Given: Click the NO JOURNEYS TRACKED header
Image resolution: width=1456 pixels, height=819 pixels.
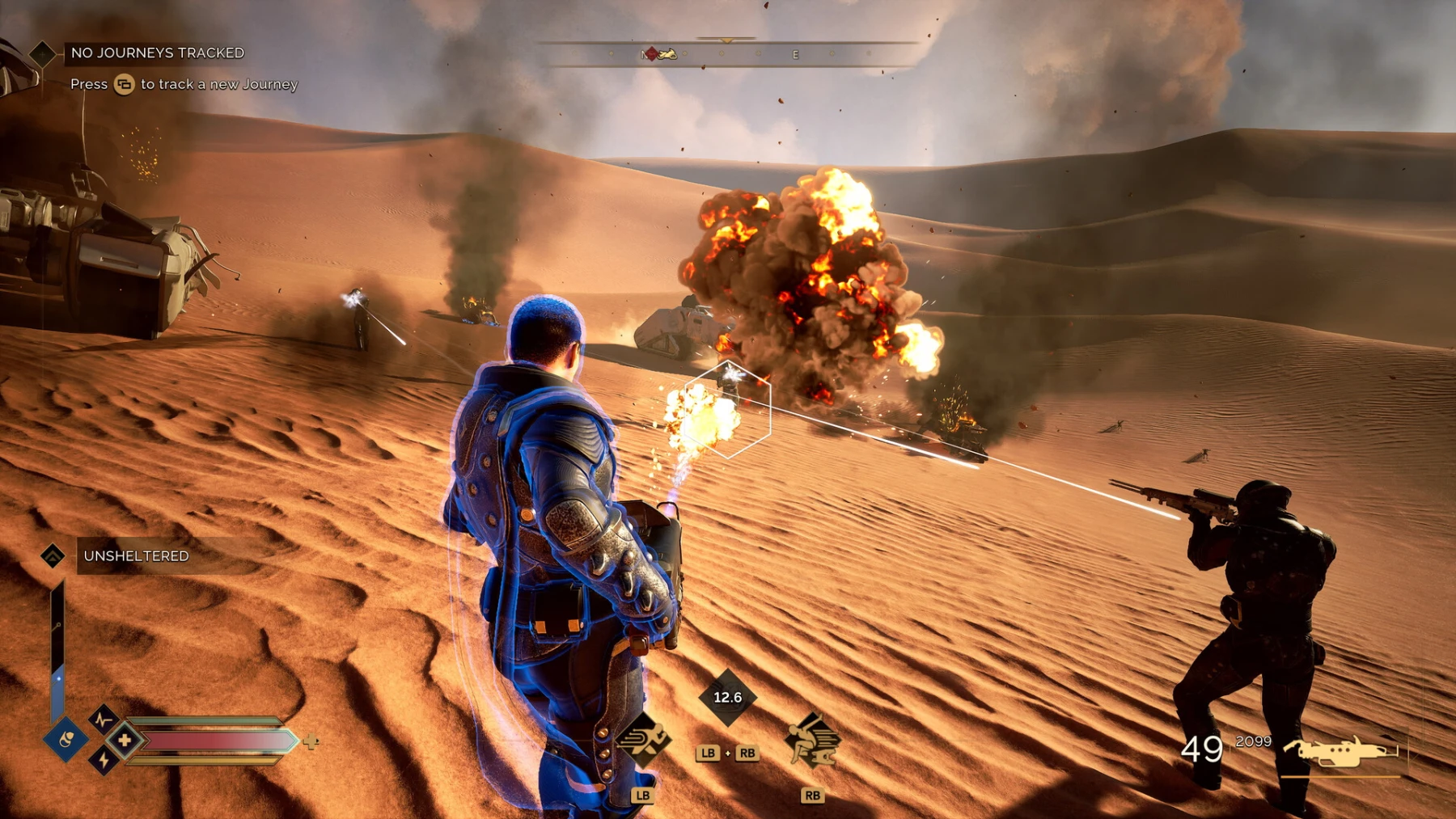Looking at the screenshot, I should pos(158,53).
